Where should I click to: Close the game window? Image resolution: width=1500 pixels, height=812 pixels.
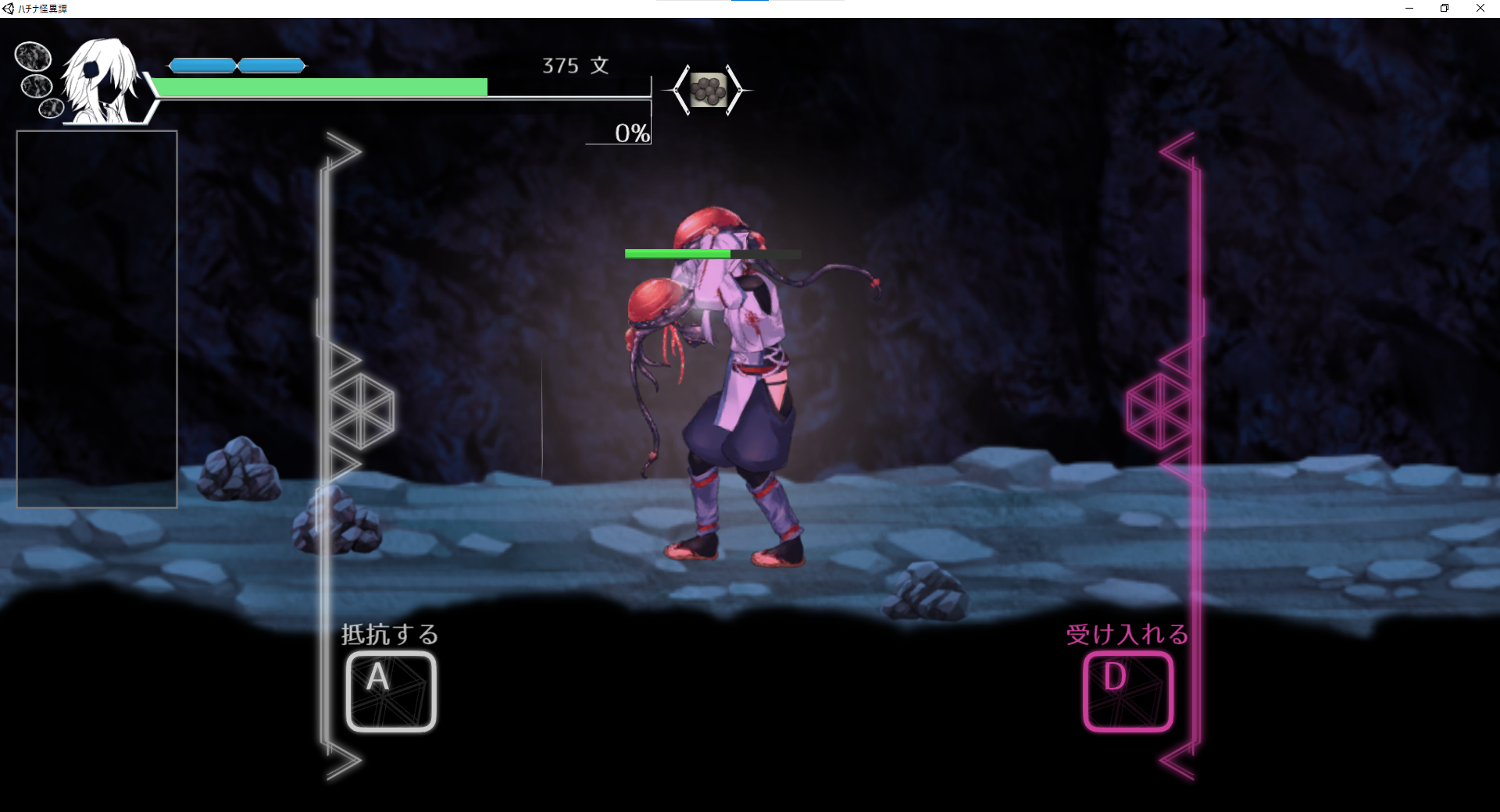click(1480, 9)
